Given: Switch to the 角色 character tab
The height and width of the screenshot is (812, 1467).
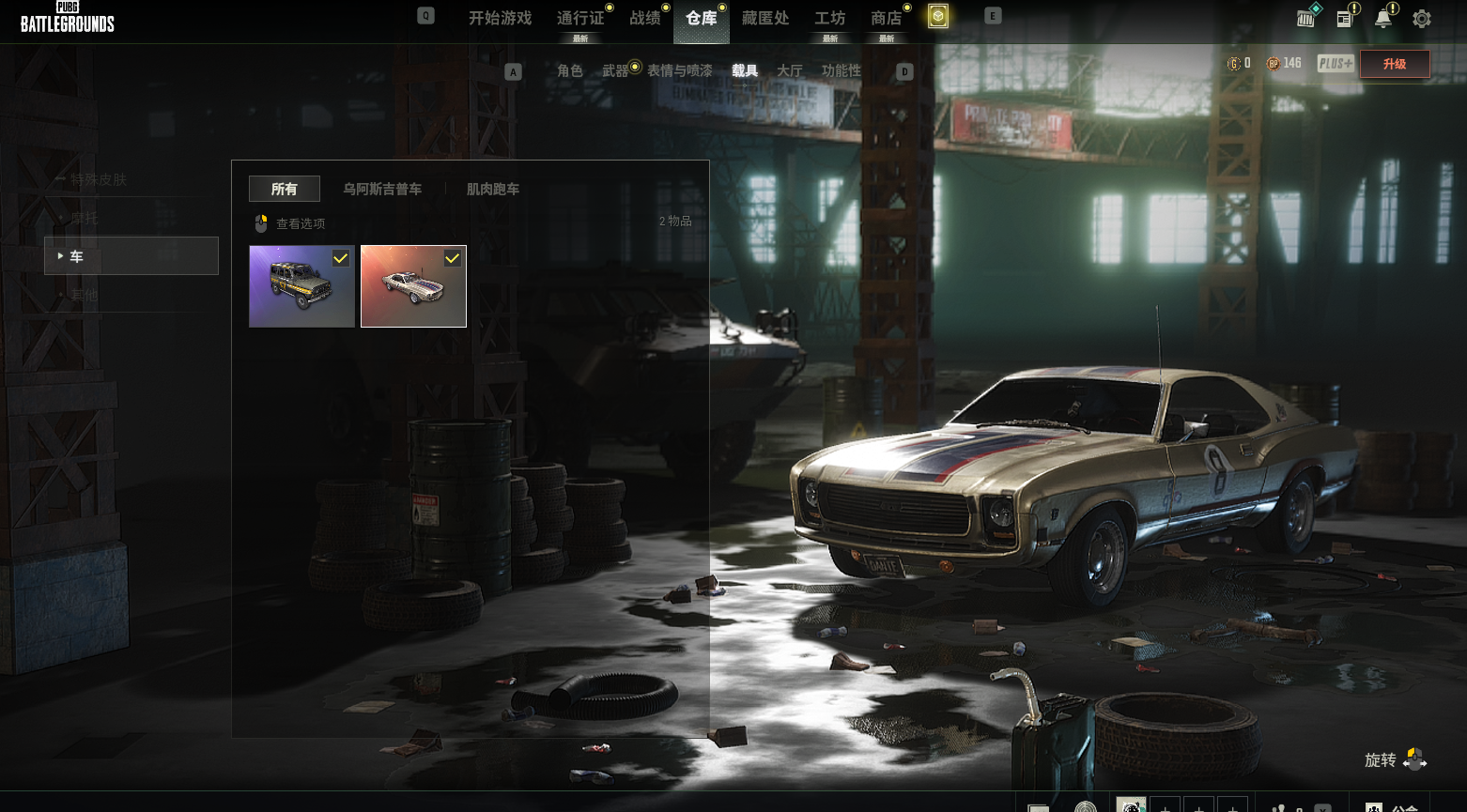Looking at the screenshot, I should coord(570,71).
